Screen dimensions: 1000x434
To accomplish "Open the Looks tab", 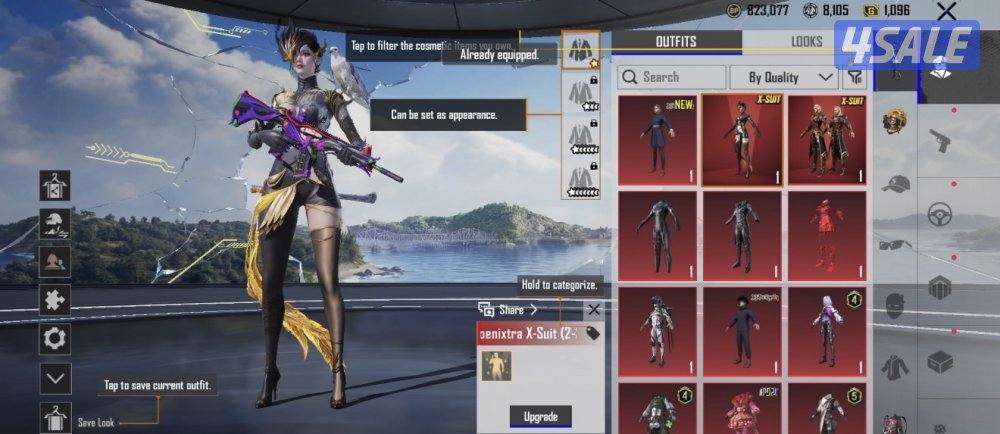I will (806, 41).
